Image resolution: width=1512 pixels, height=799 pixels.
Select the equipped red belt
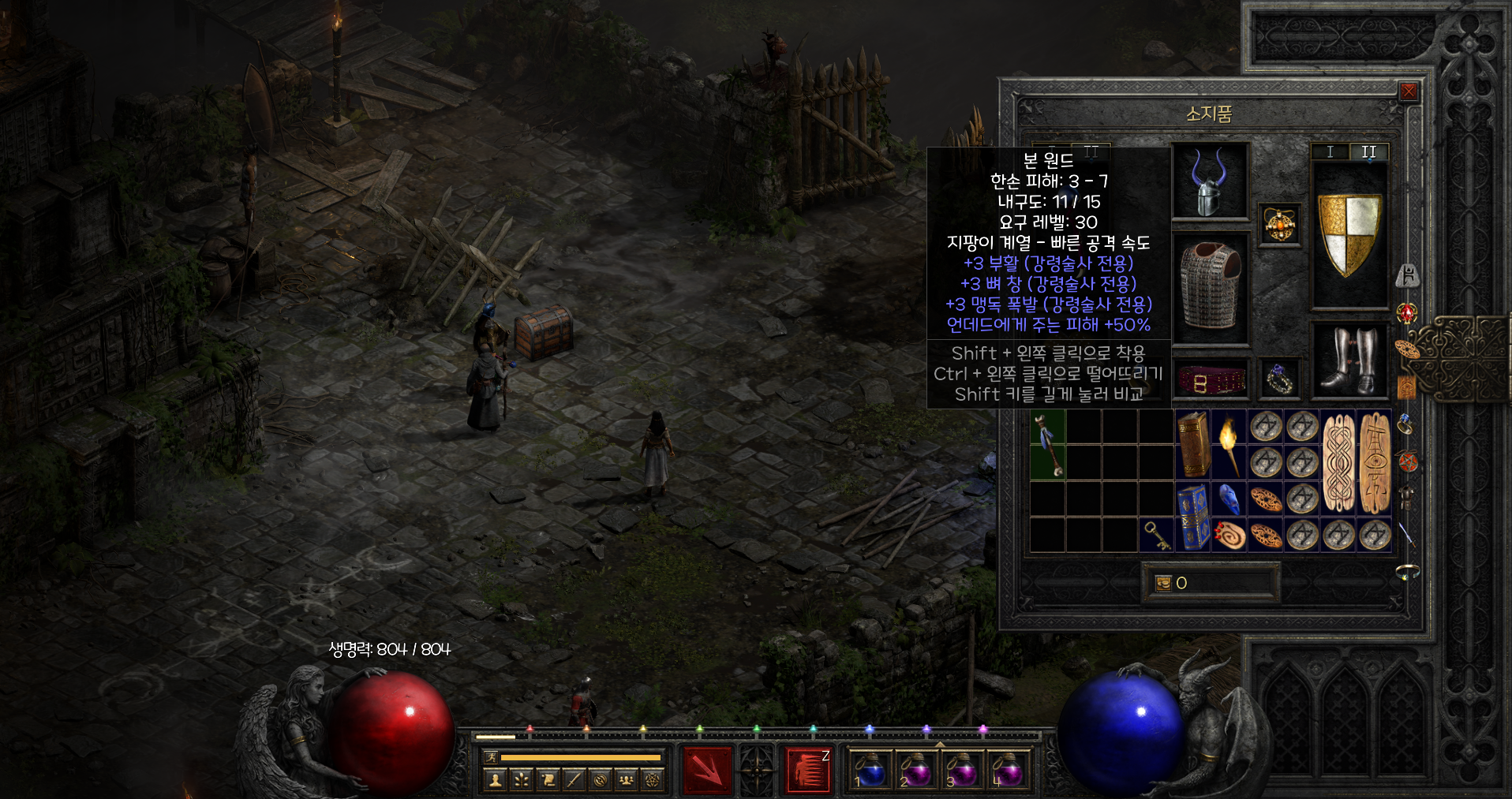click(x=1211, y=381)
